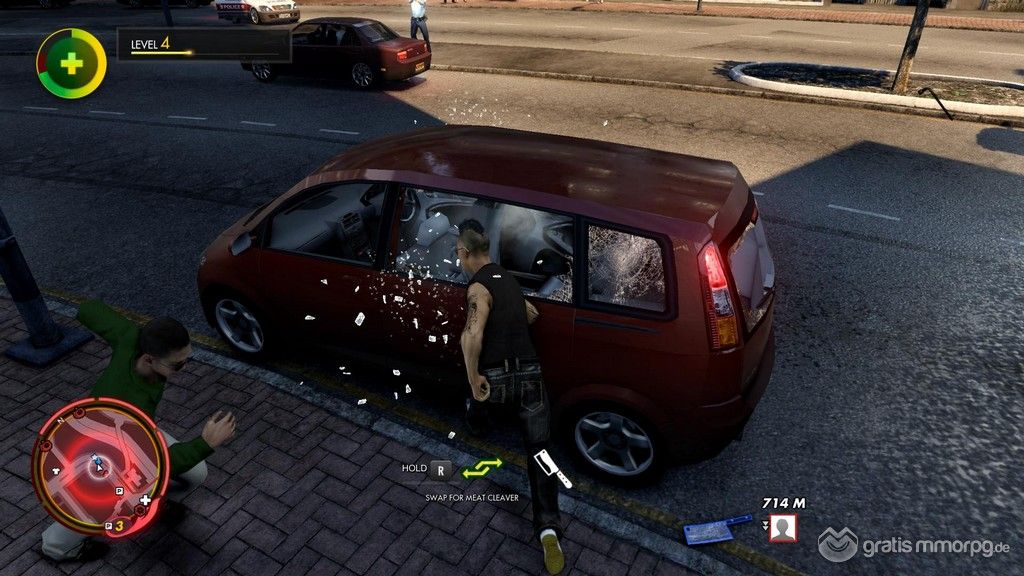Select the green plus health icon

click(x=71, y=63)
